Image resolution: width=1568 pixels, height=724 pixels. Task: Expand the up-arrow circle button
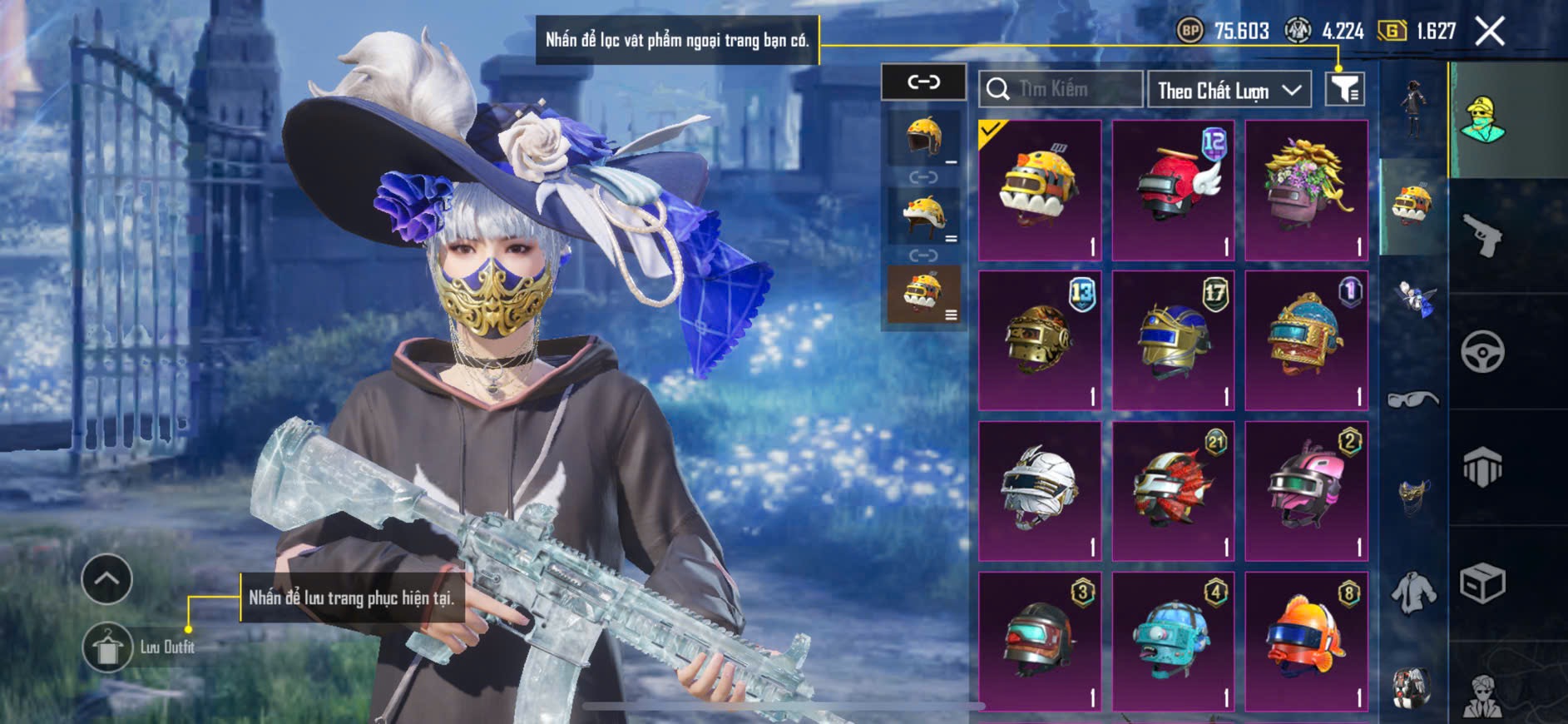pos(106,578)
